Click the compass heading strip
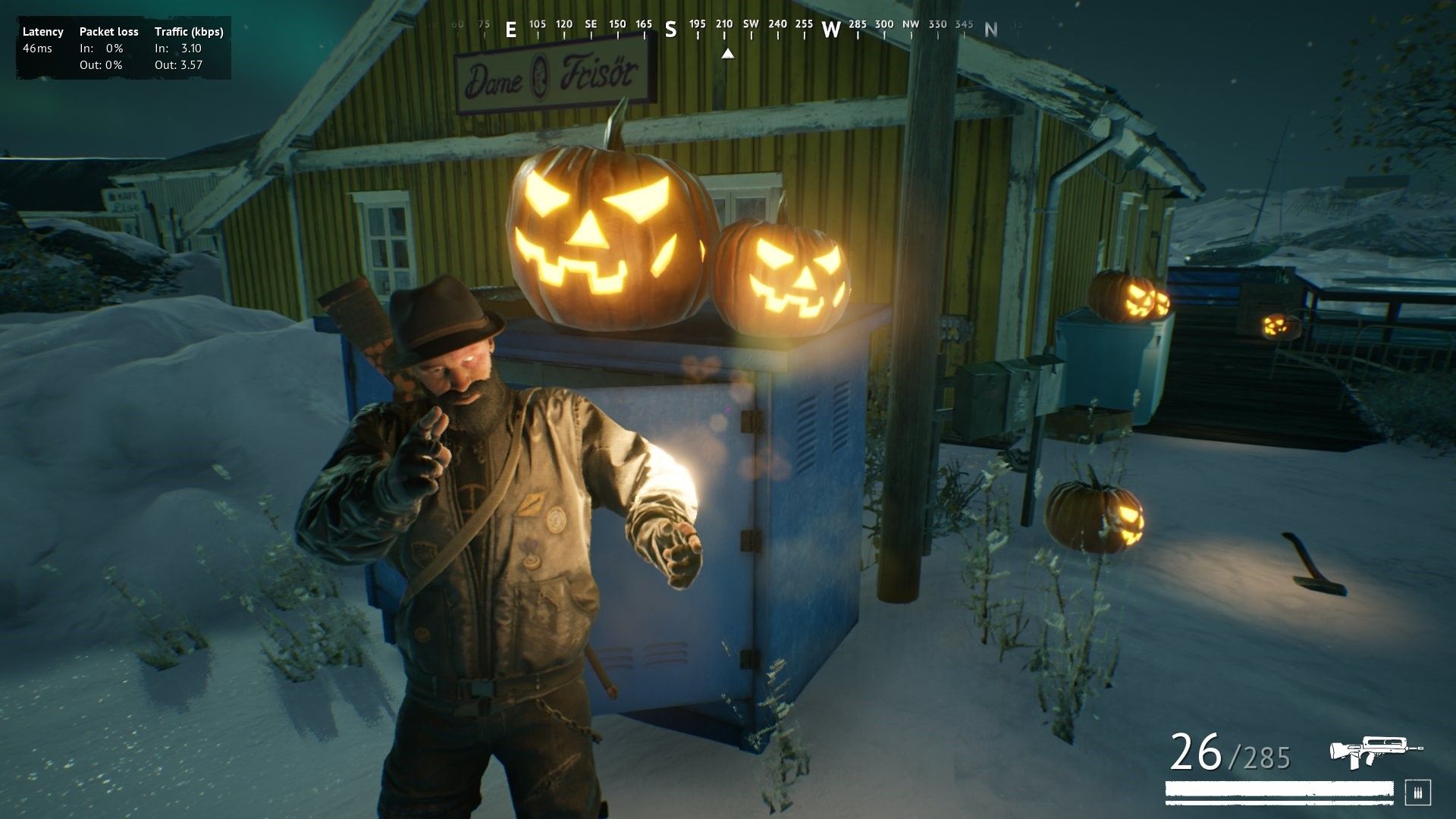The width and height of the screenshot is (1456, 819). (x=726, y=29)
